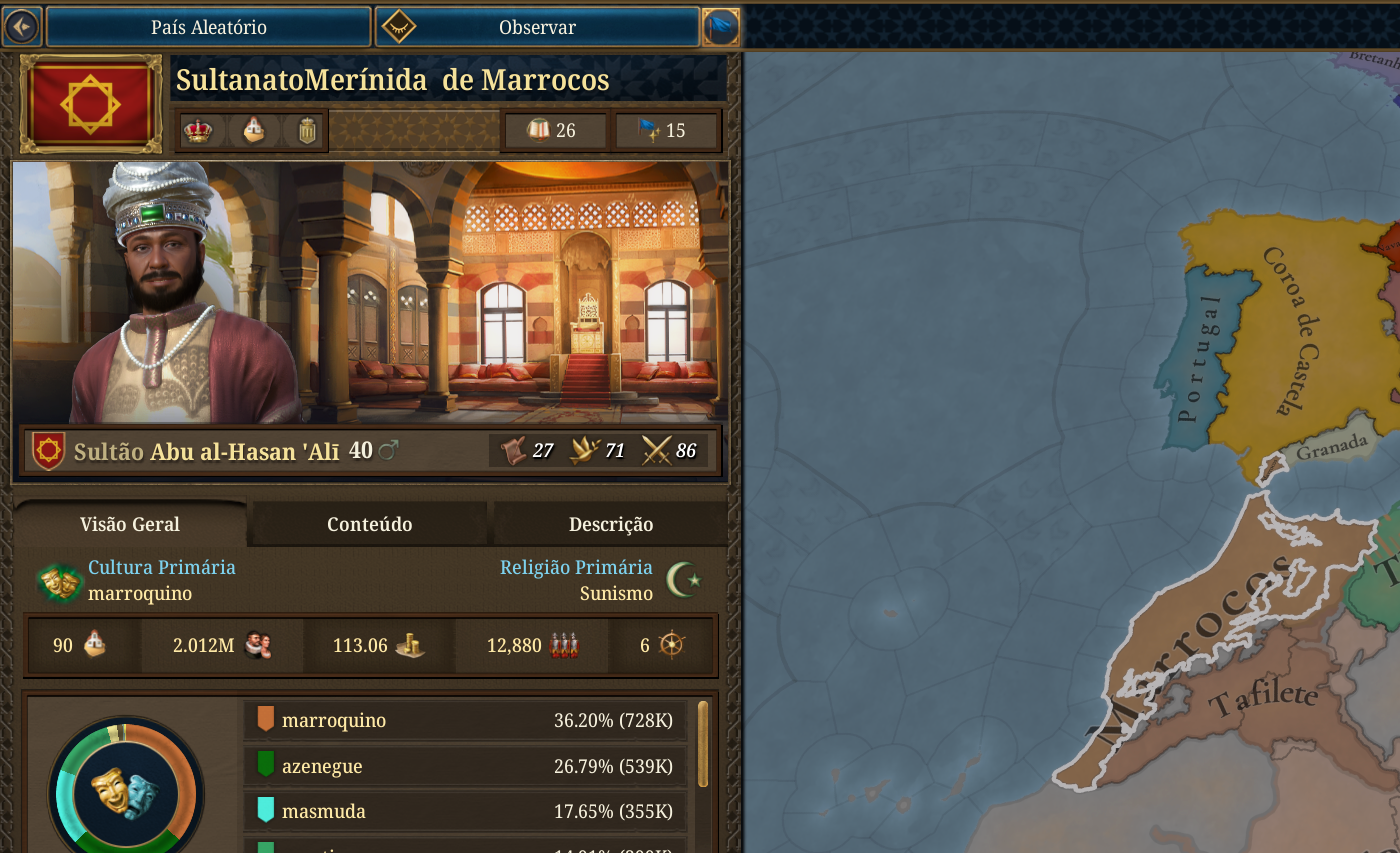
Task: Click the theater masks Cultura Primária icon
Action: (x=58, y=580)
